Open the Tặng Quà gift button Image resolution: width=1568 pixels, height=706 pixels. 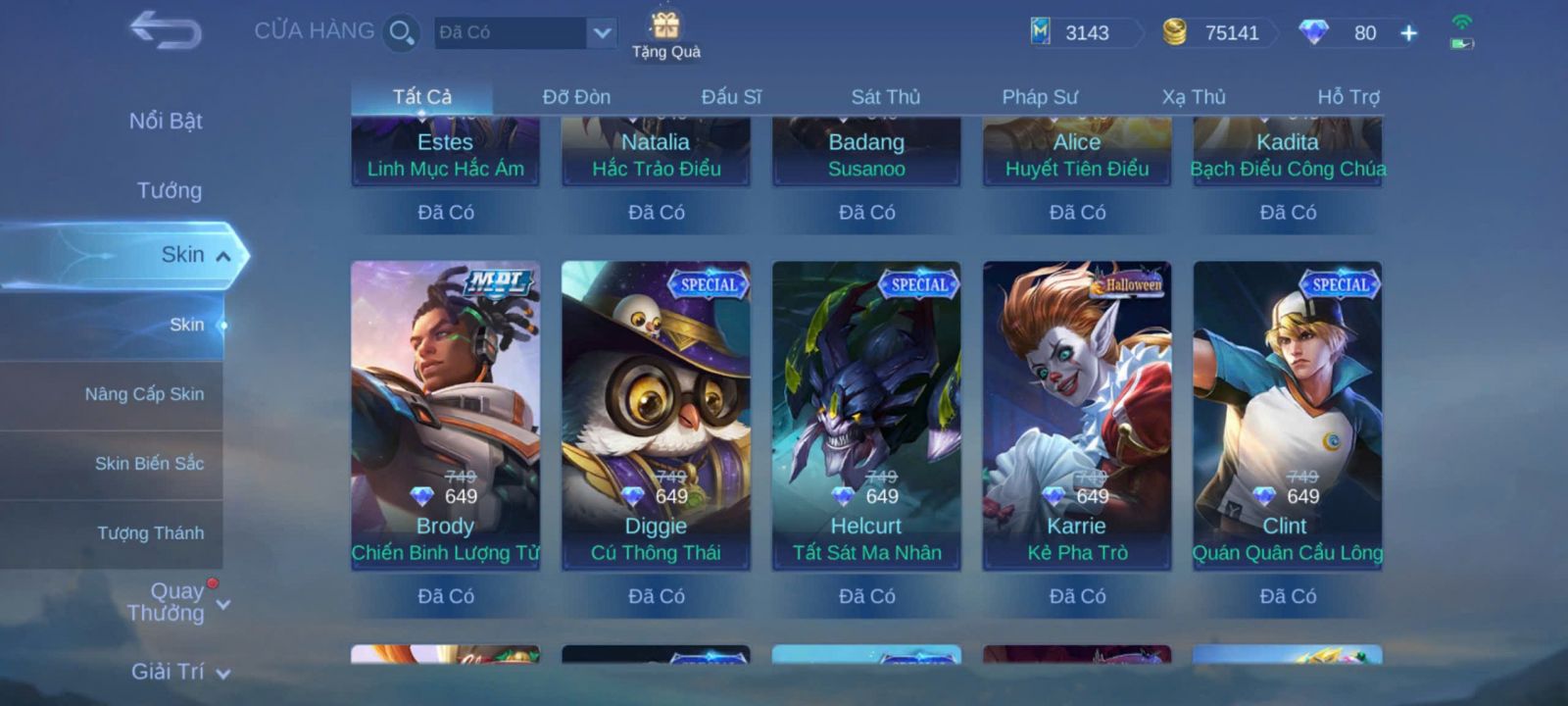click(665, 35)
